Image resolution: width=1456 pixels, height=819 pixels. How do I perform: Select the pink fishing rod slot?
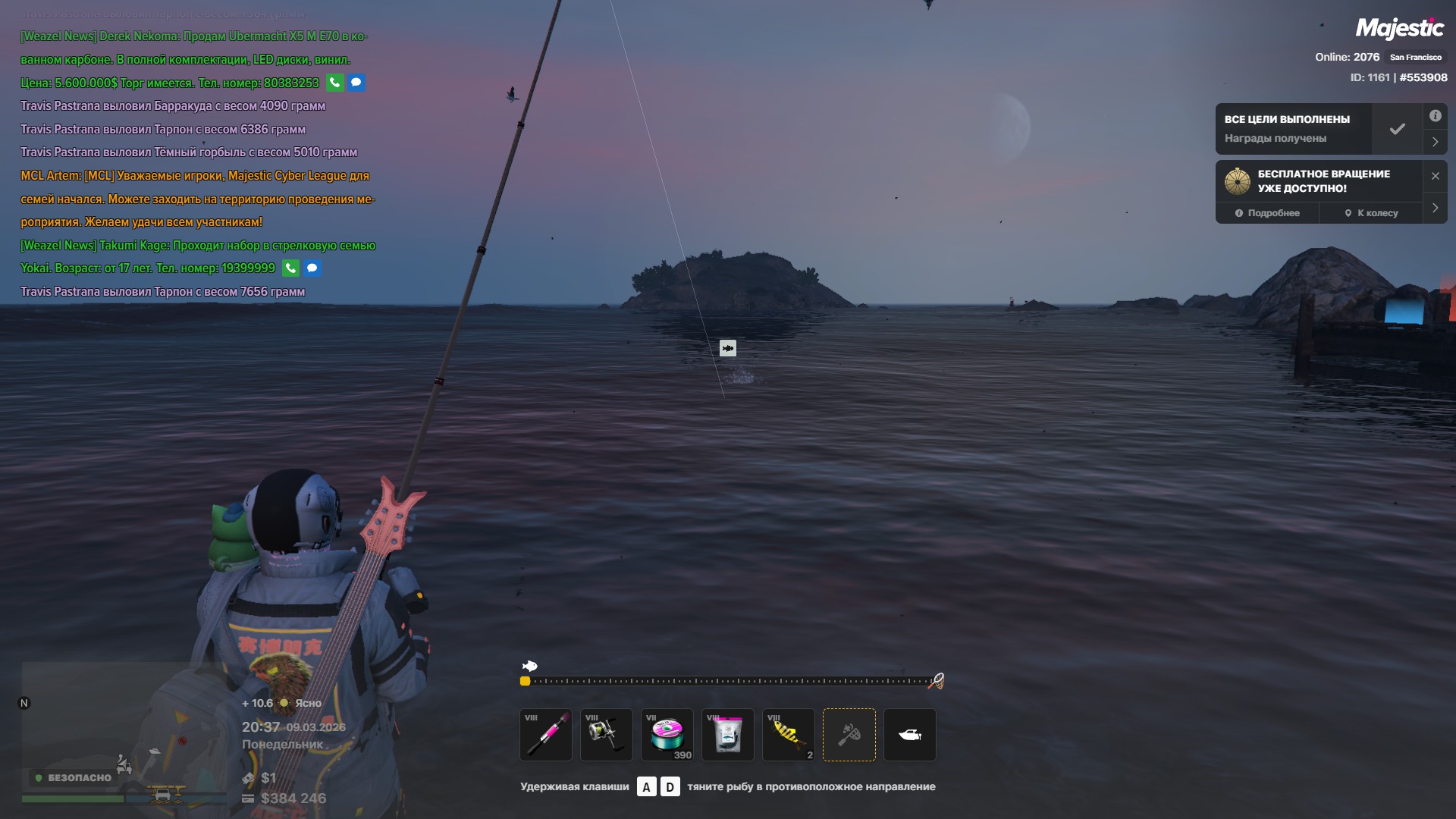pyautogui.click(x=546, y=734)
